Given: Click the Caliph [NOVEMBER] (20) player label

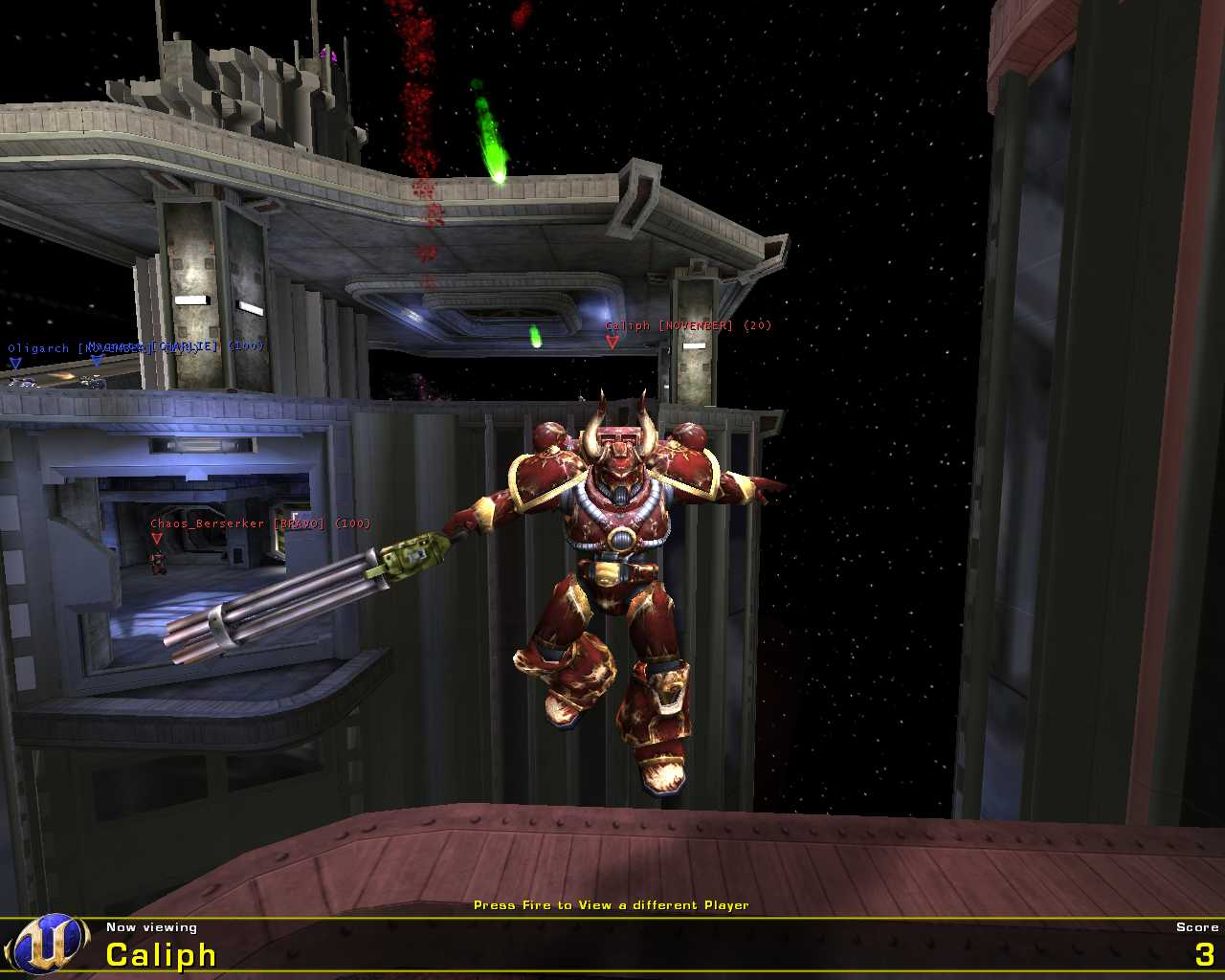Looking at the screenshot, I should 684,325.
